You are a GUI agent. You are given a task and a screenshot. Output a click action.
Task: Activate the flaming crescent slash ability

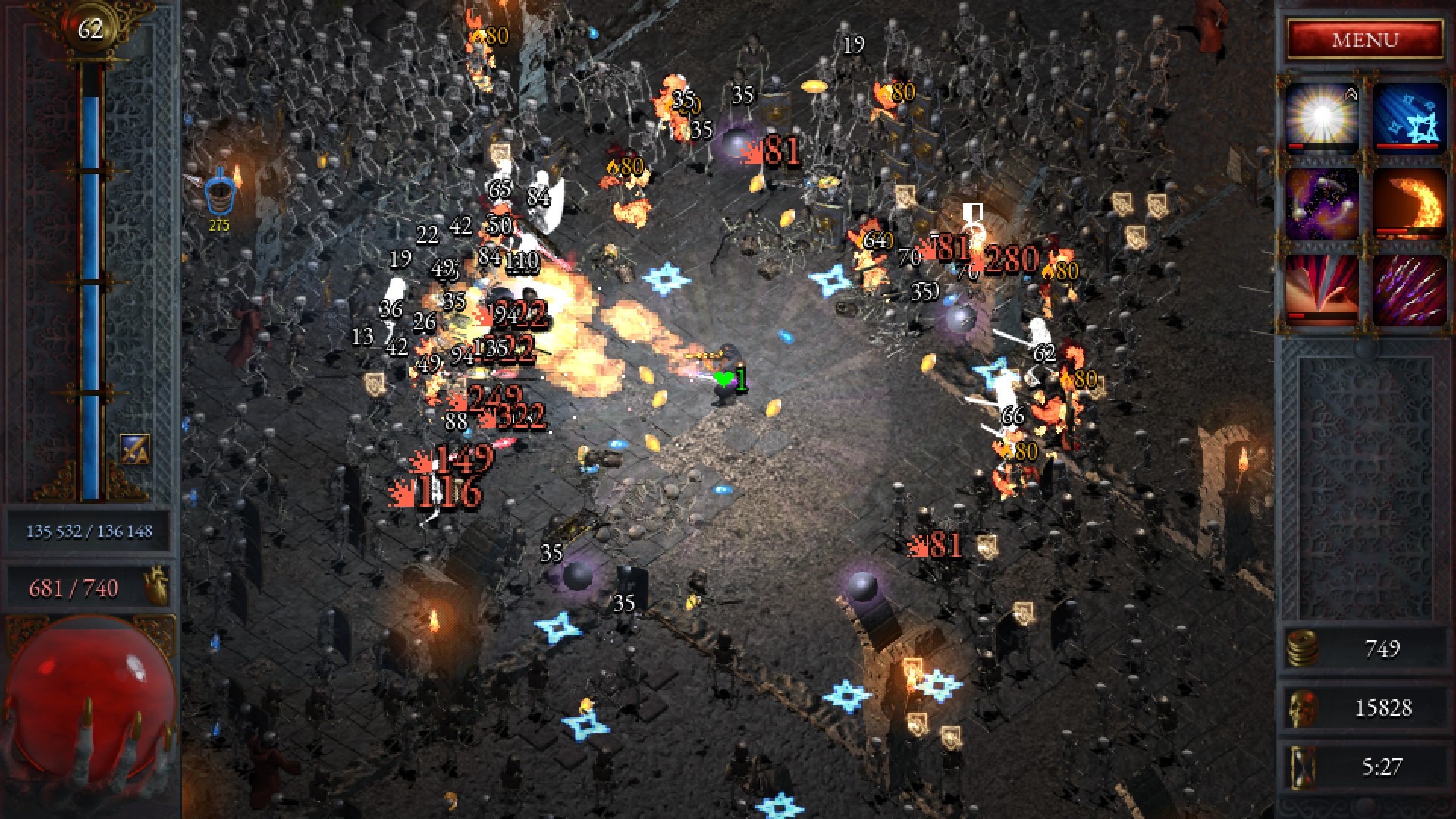point(1409,203)
